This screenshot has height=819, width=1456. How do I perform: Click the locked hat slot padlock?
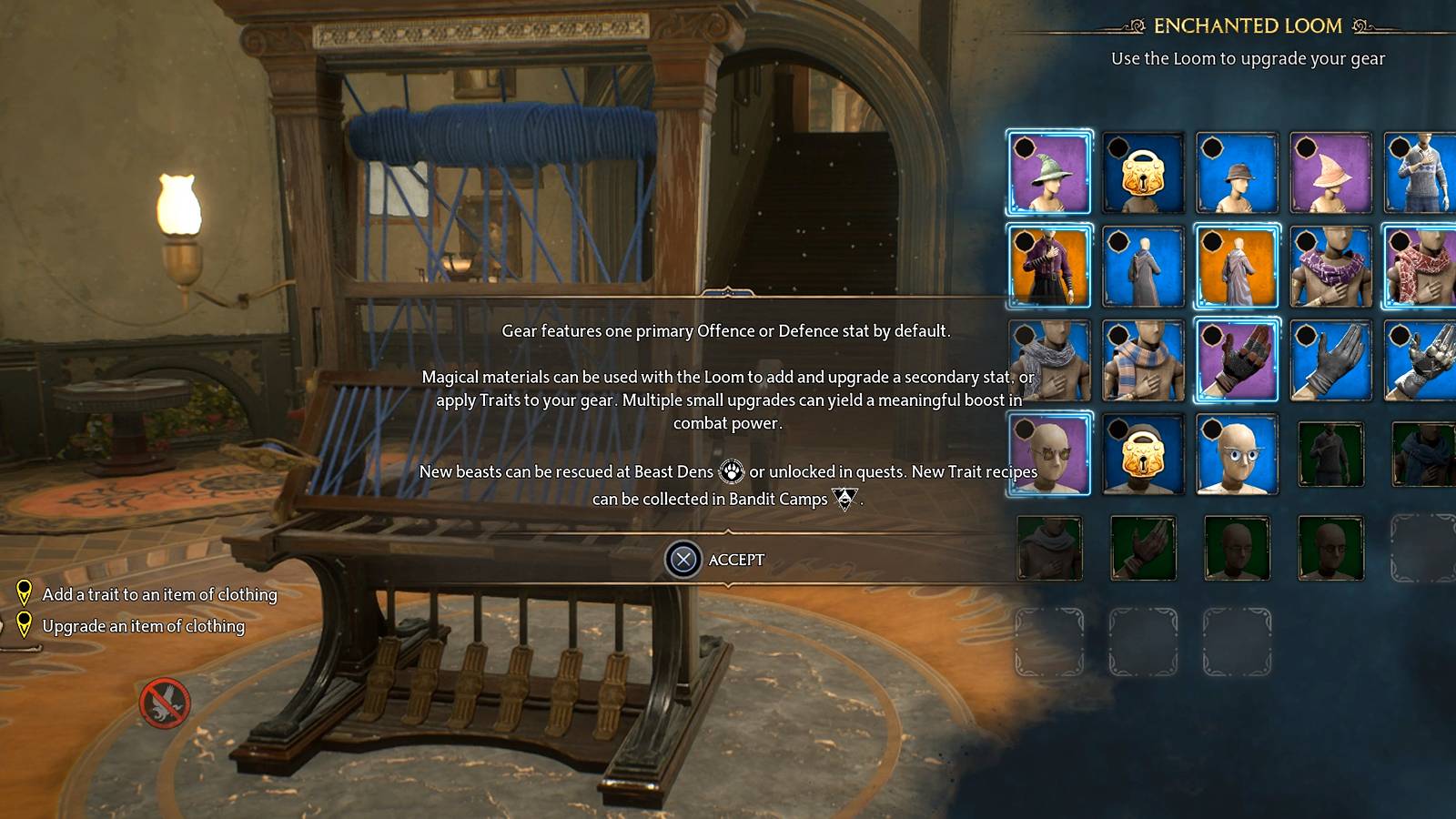pyautogui.click(x=1143, y=173)
